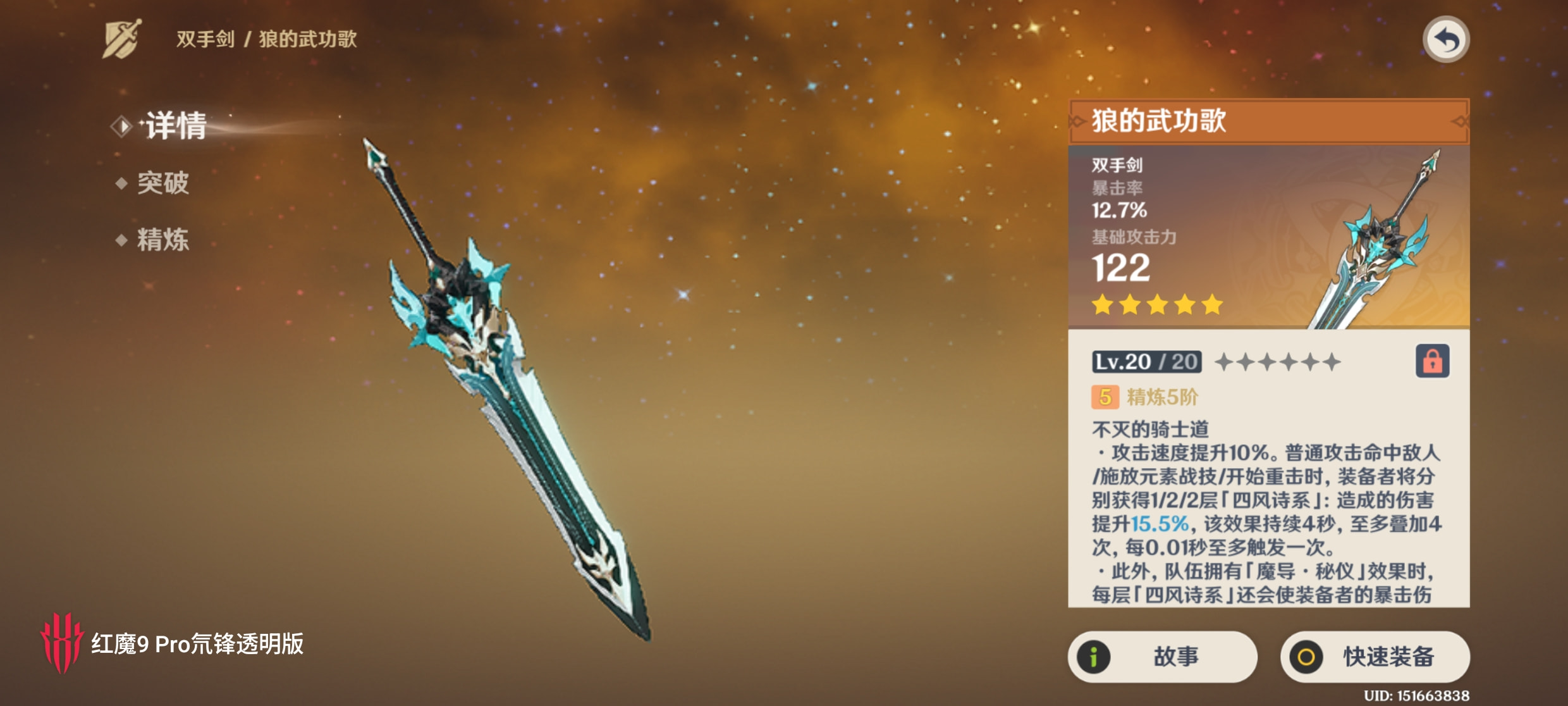1568x706 pixels.
Task: Open the 突破 ascension tab
Action: (162, 183)
